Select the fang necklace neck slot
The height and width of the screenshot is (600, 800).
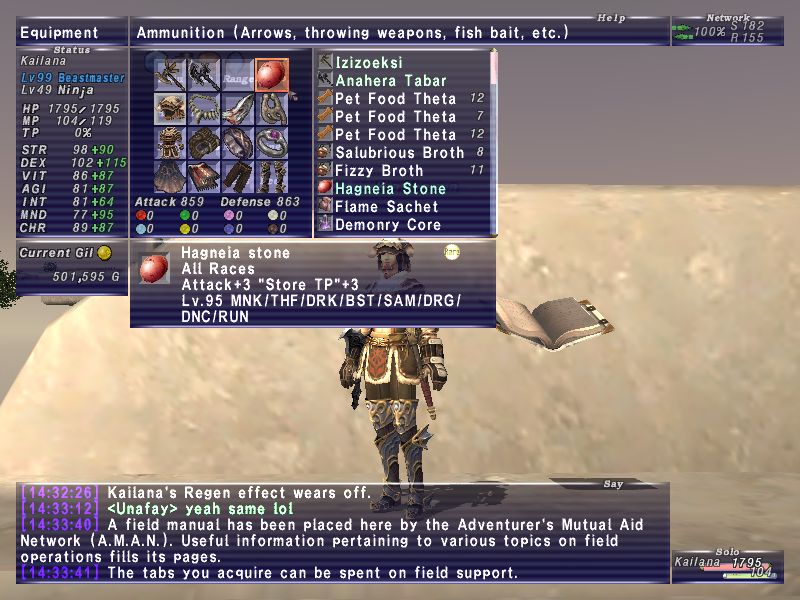[204, 108]
